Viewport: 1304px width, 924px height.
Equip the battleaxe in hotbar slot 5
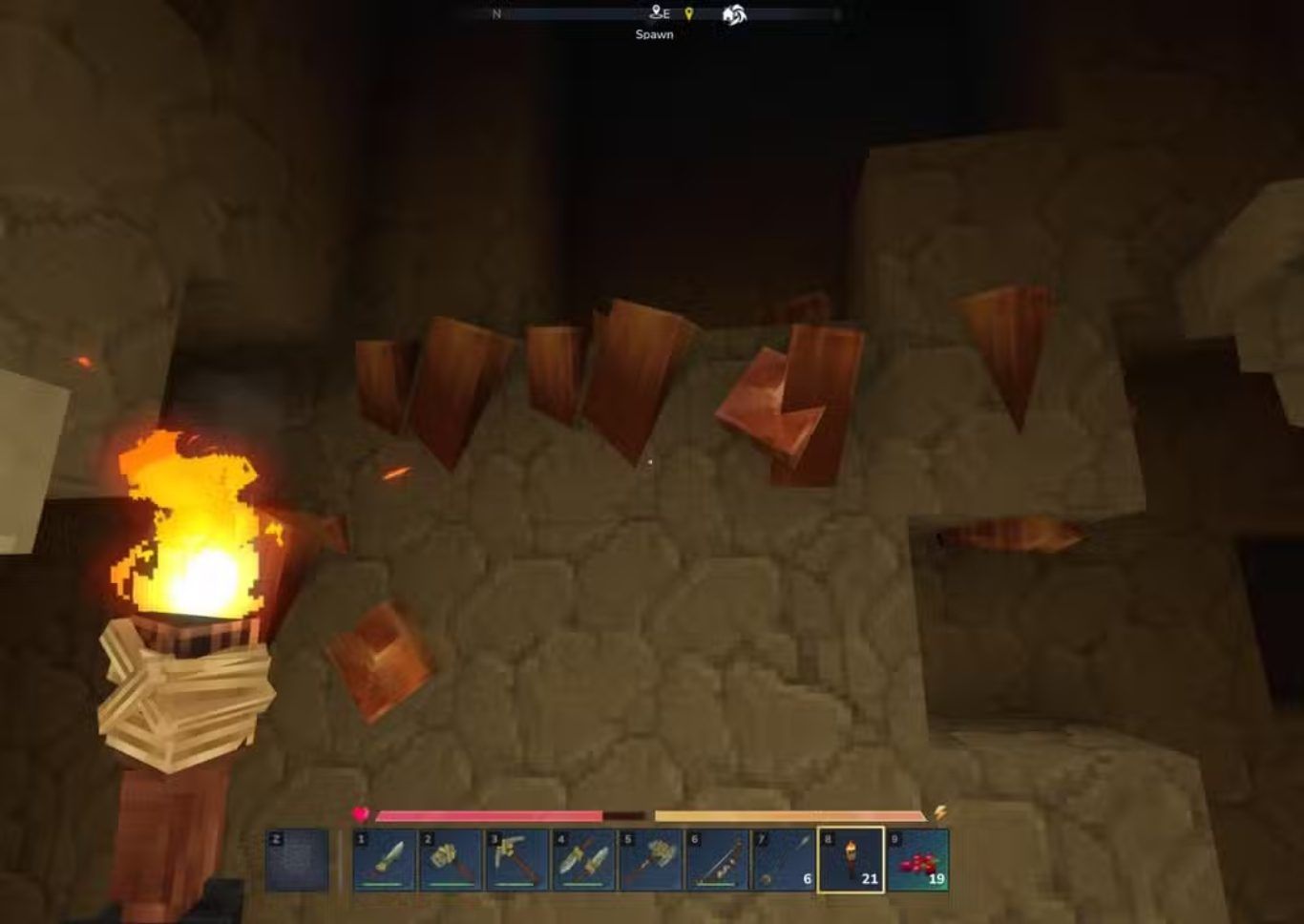point(651,860)
